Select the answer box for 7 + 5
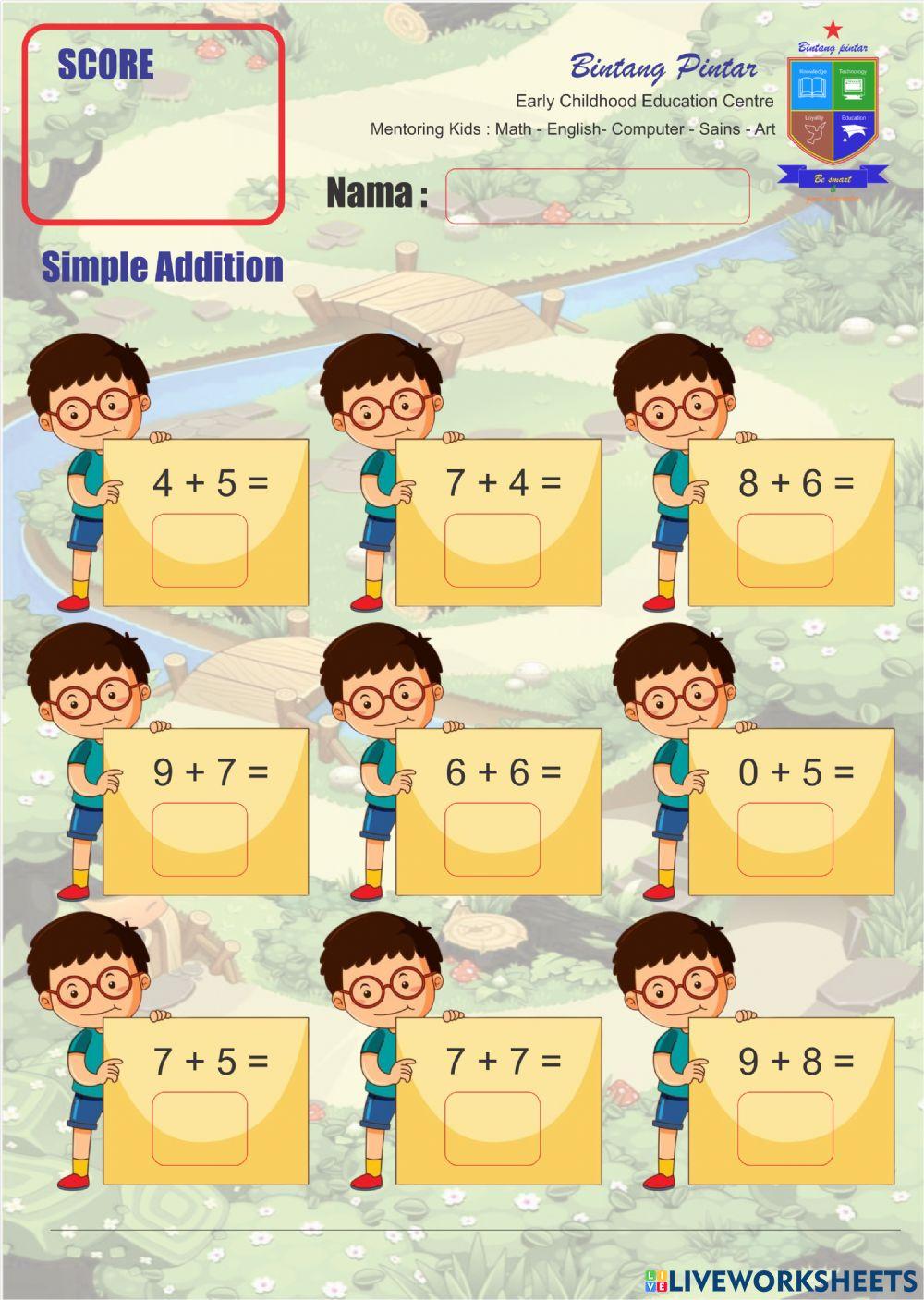Viewport: 924px width, 1300px height. pyautogui.click(x=200, y=1129)
